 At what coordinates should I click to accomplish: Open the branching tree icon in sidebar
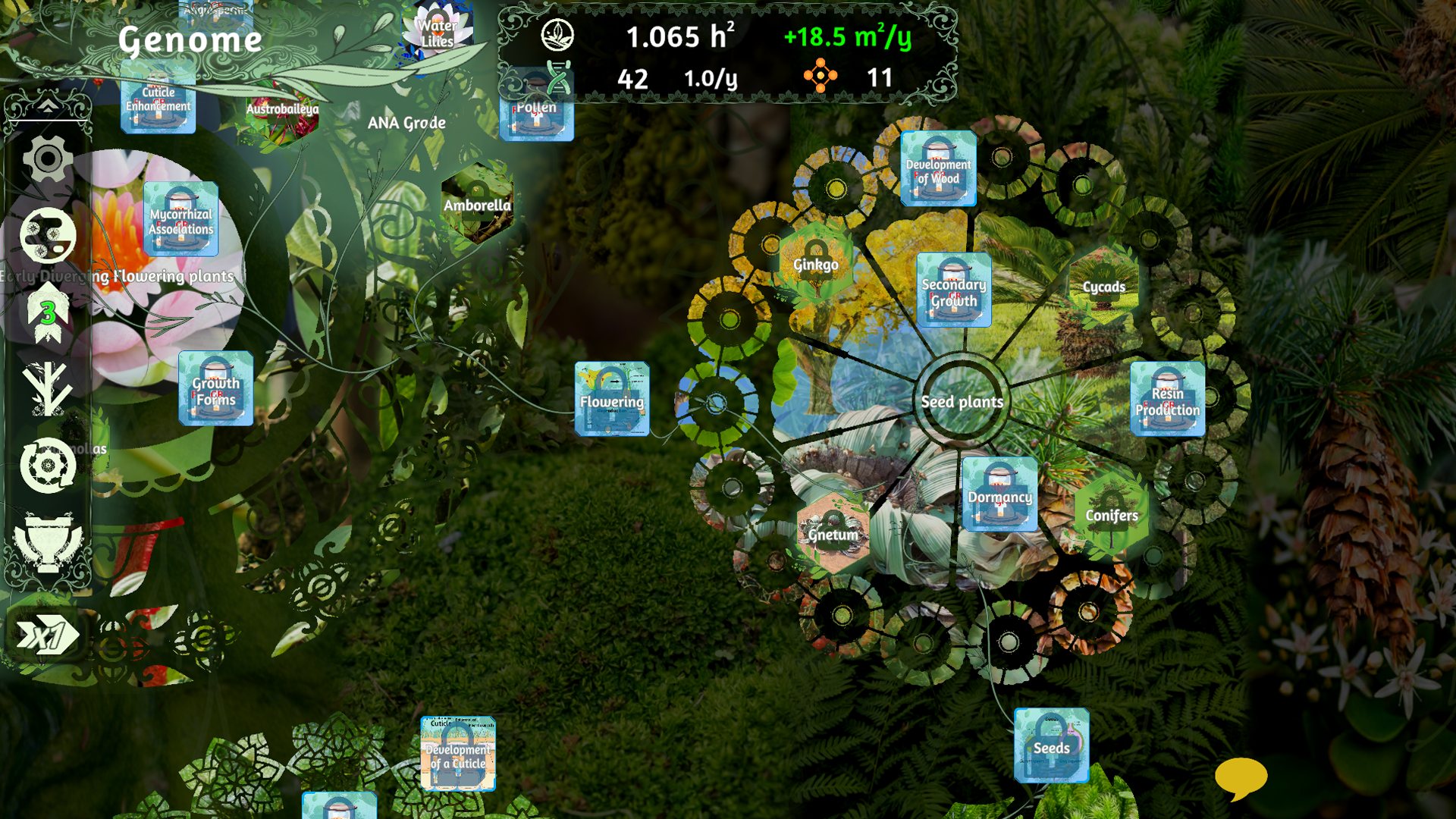47,388
